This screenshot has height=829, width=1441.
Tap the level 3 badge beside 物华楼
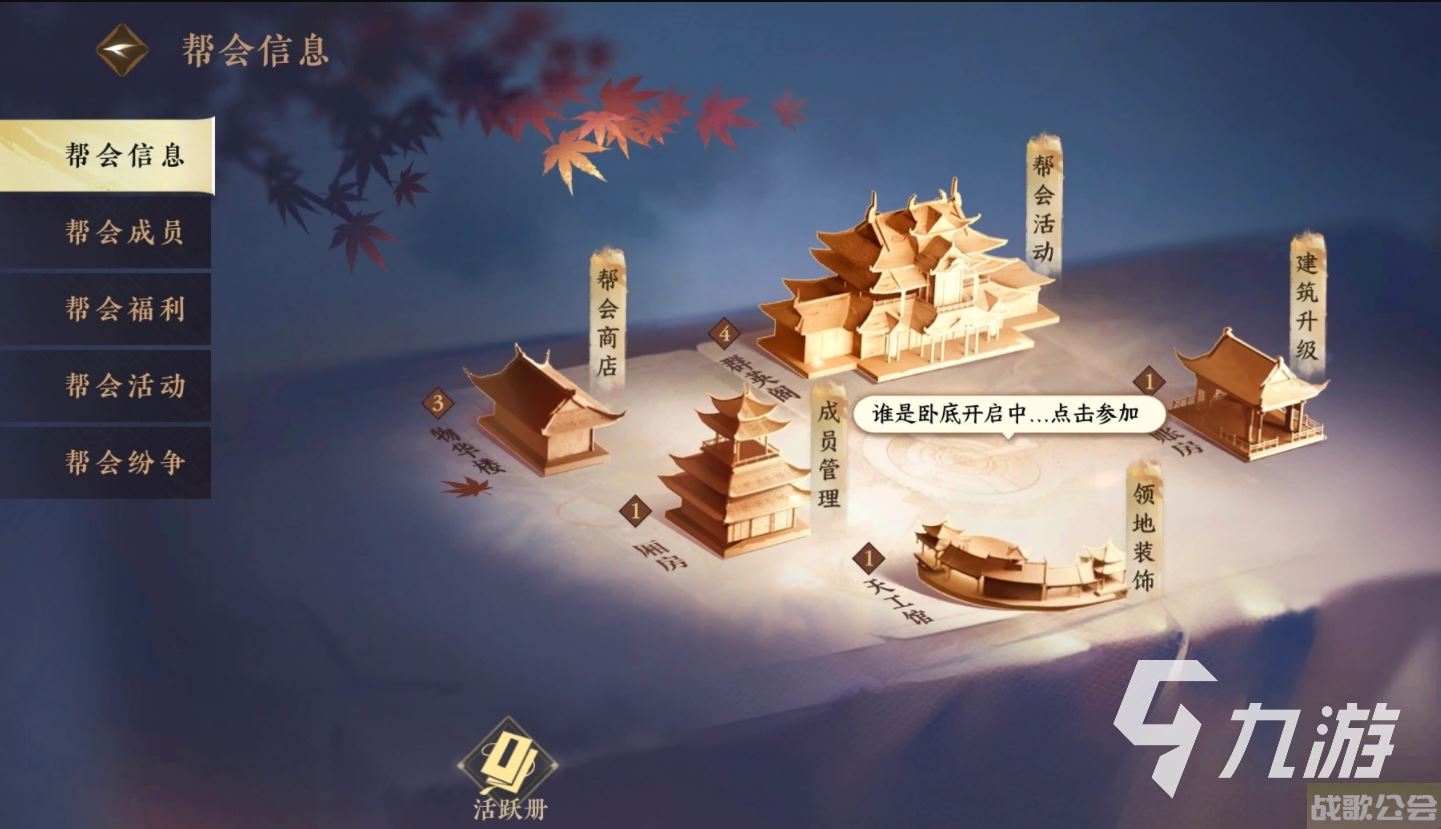(437, 404)
